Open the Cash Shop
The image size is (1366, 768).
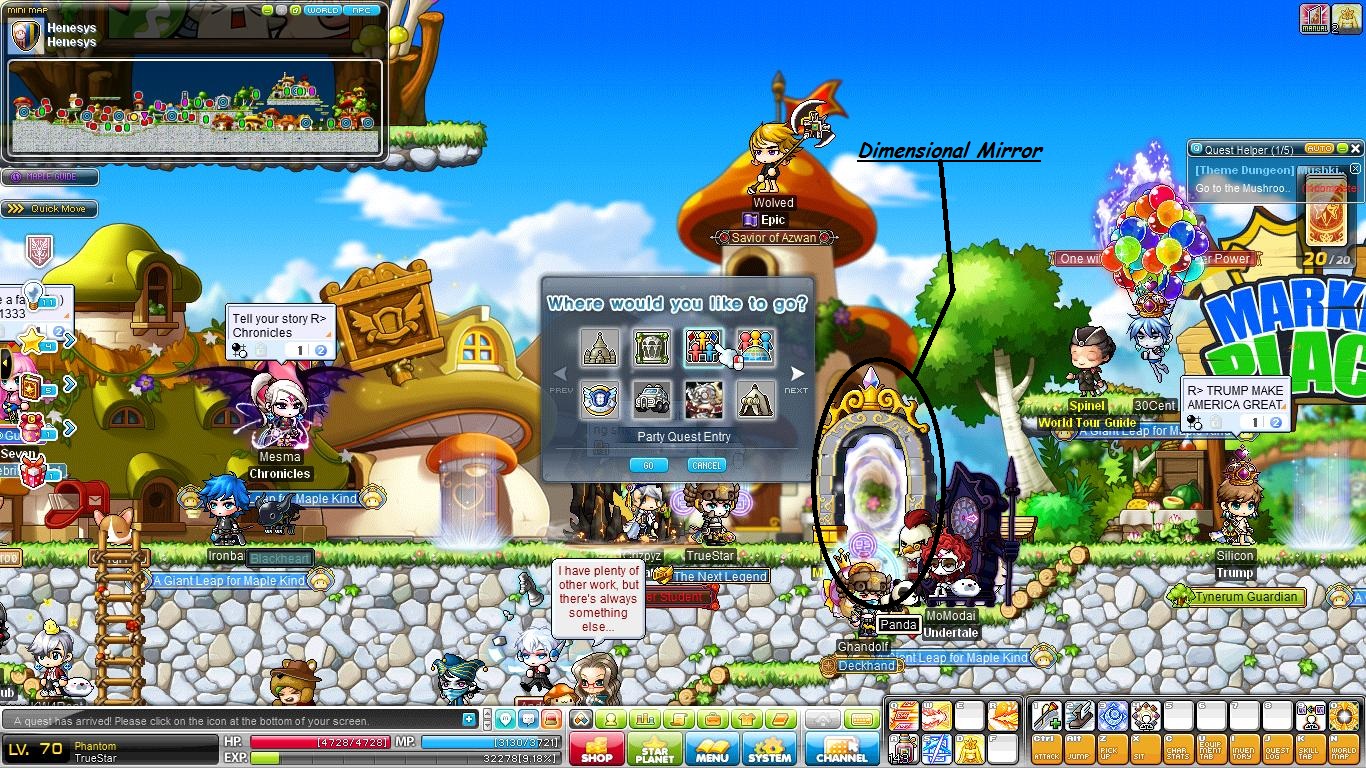tap(596, 749)
